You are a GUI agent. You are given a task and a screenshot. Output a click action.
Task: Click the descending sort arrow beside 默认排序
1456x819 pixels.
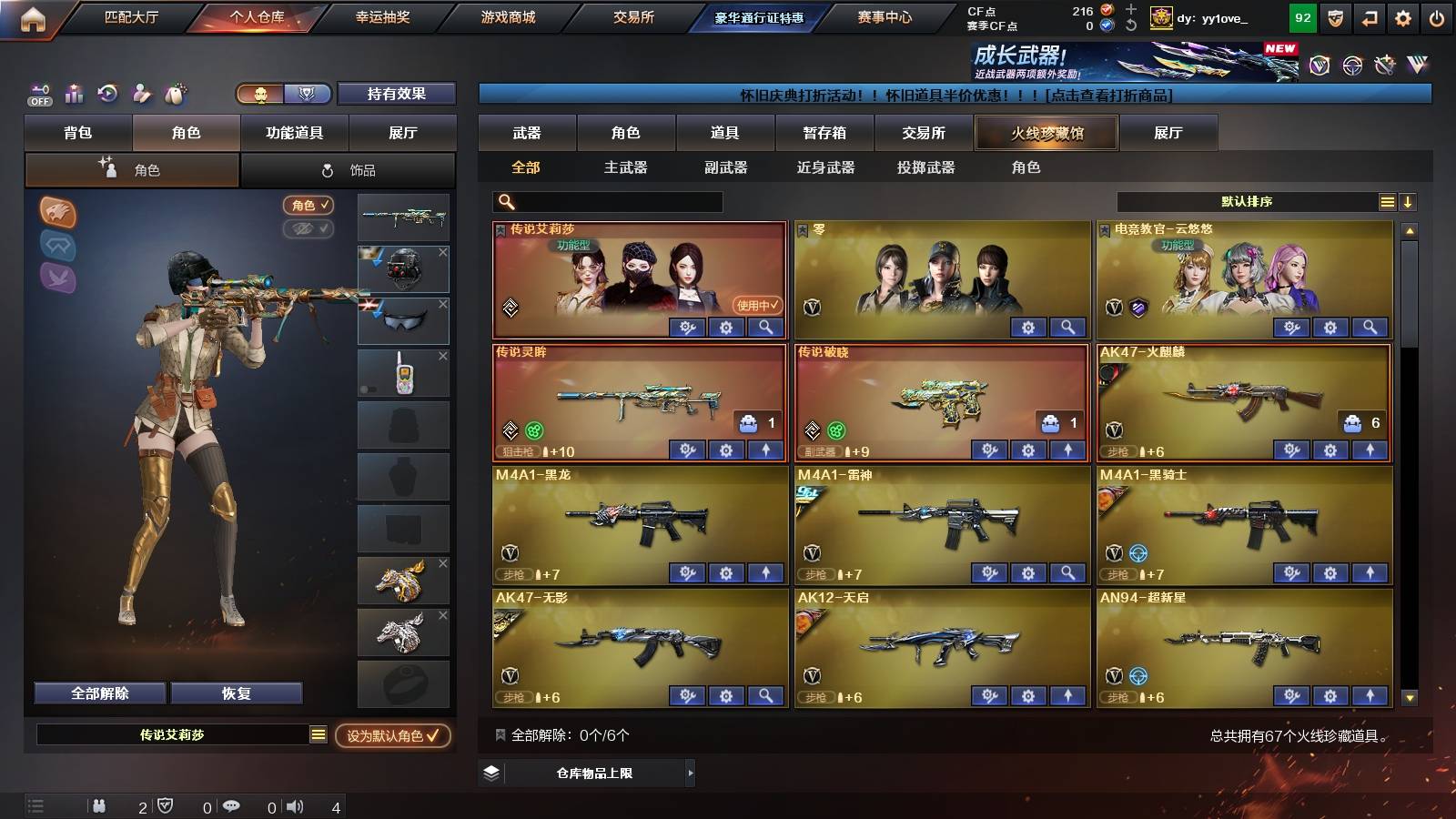point(1409,201)
